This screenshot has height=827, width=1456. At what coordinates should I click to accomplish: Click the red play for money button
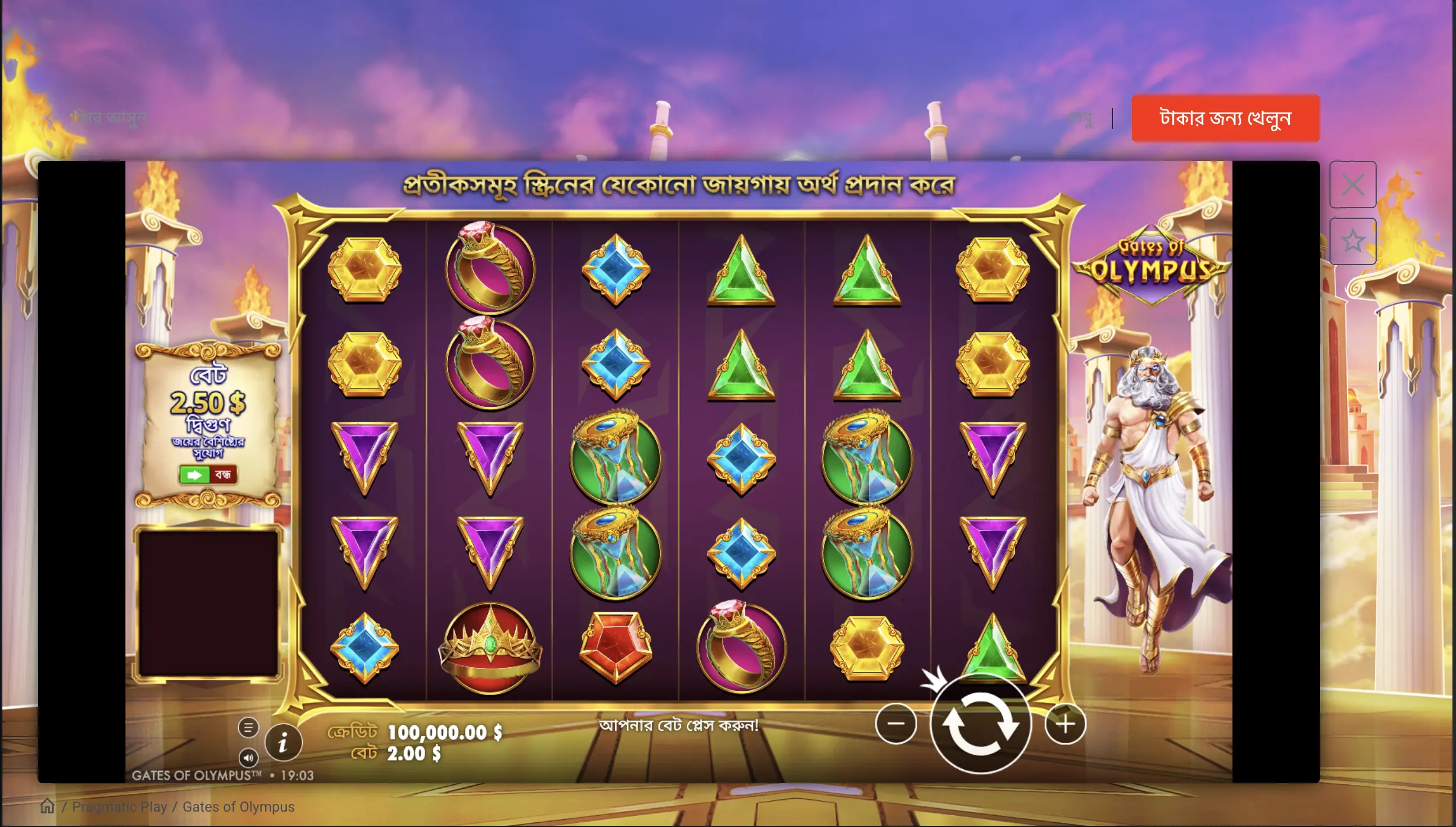point(1225,118)
